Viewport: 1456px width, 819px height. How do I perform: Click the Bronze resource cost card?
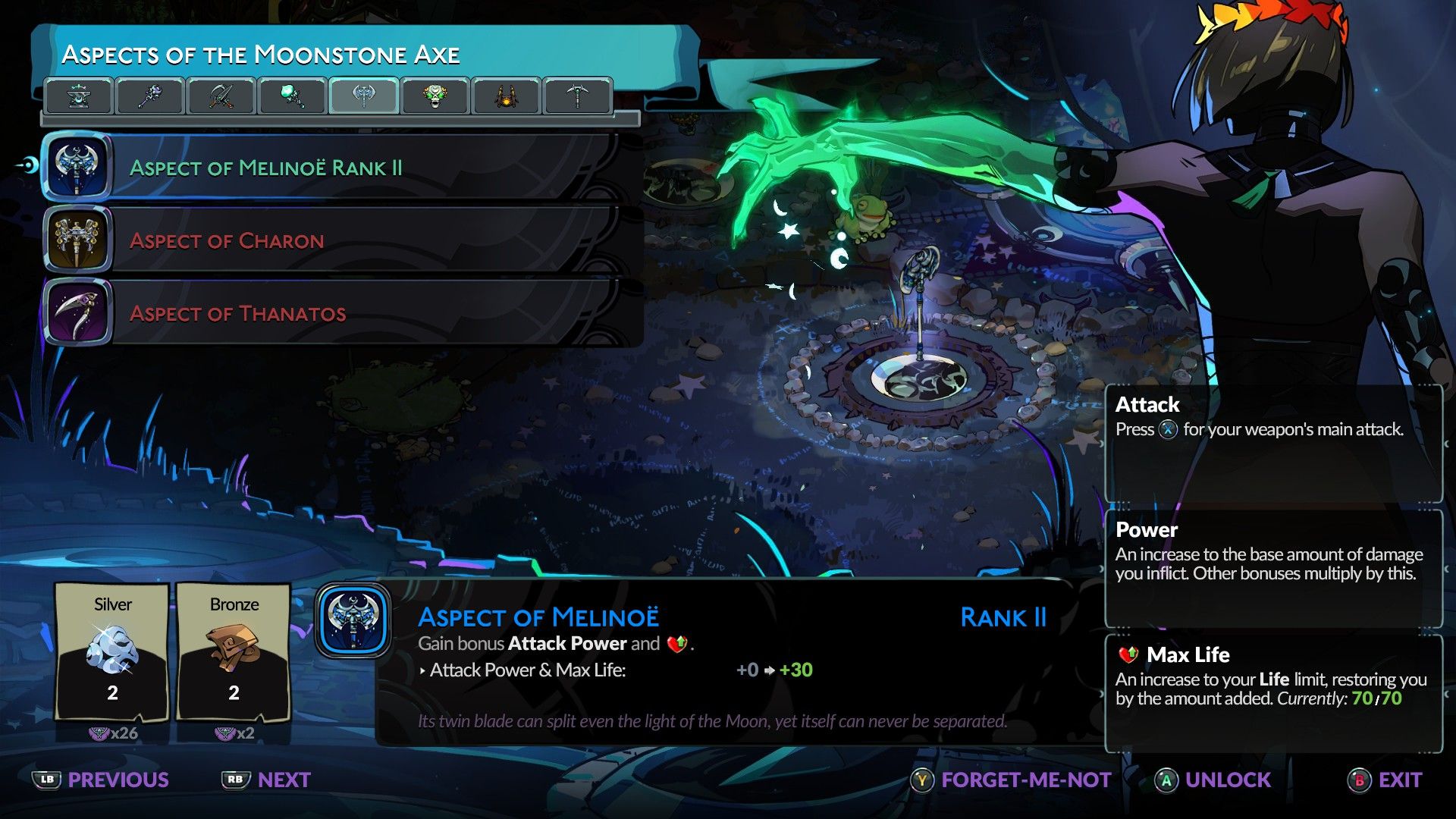coord(234,652)
